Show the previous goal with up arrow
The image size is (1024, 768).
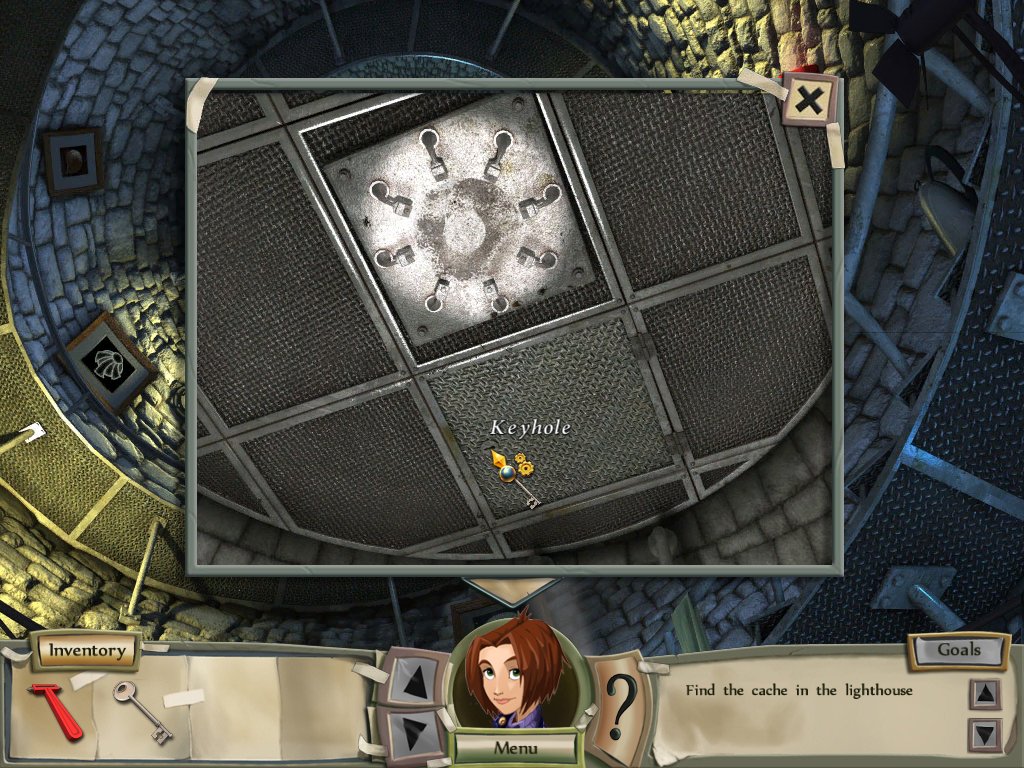985,693
